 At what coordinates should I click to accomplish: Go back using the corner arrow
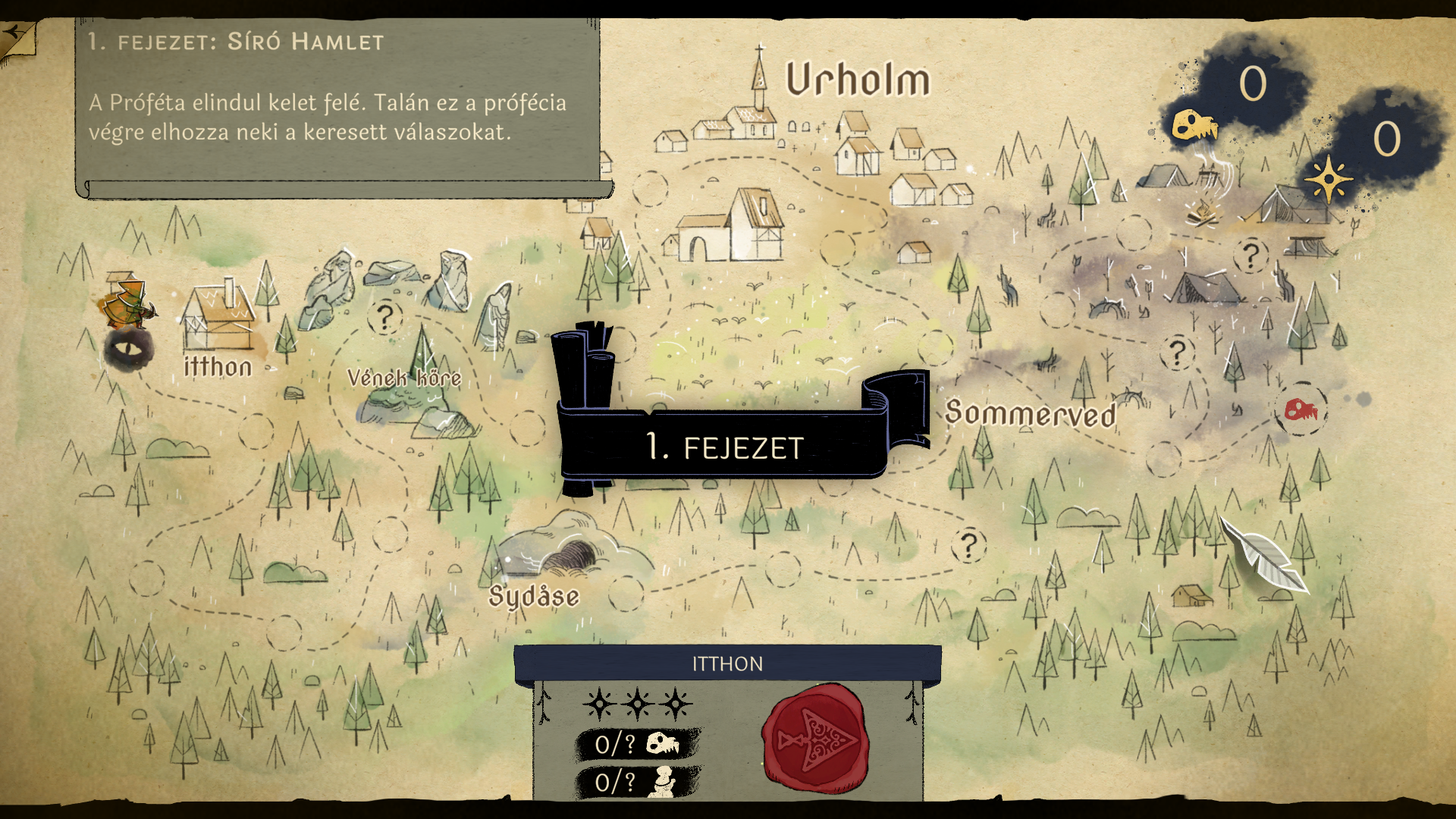[17, 36]
